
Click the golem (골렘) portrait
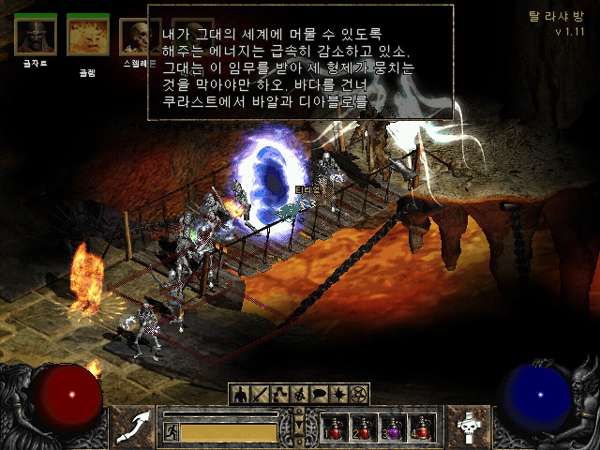(88, 36)
